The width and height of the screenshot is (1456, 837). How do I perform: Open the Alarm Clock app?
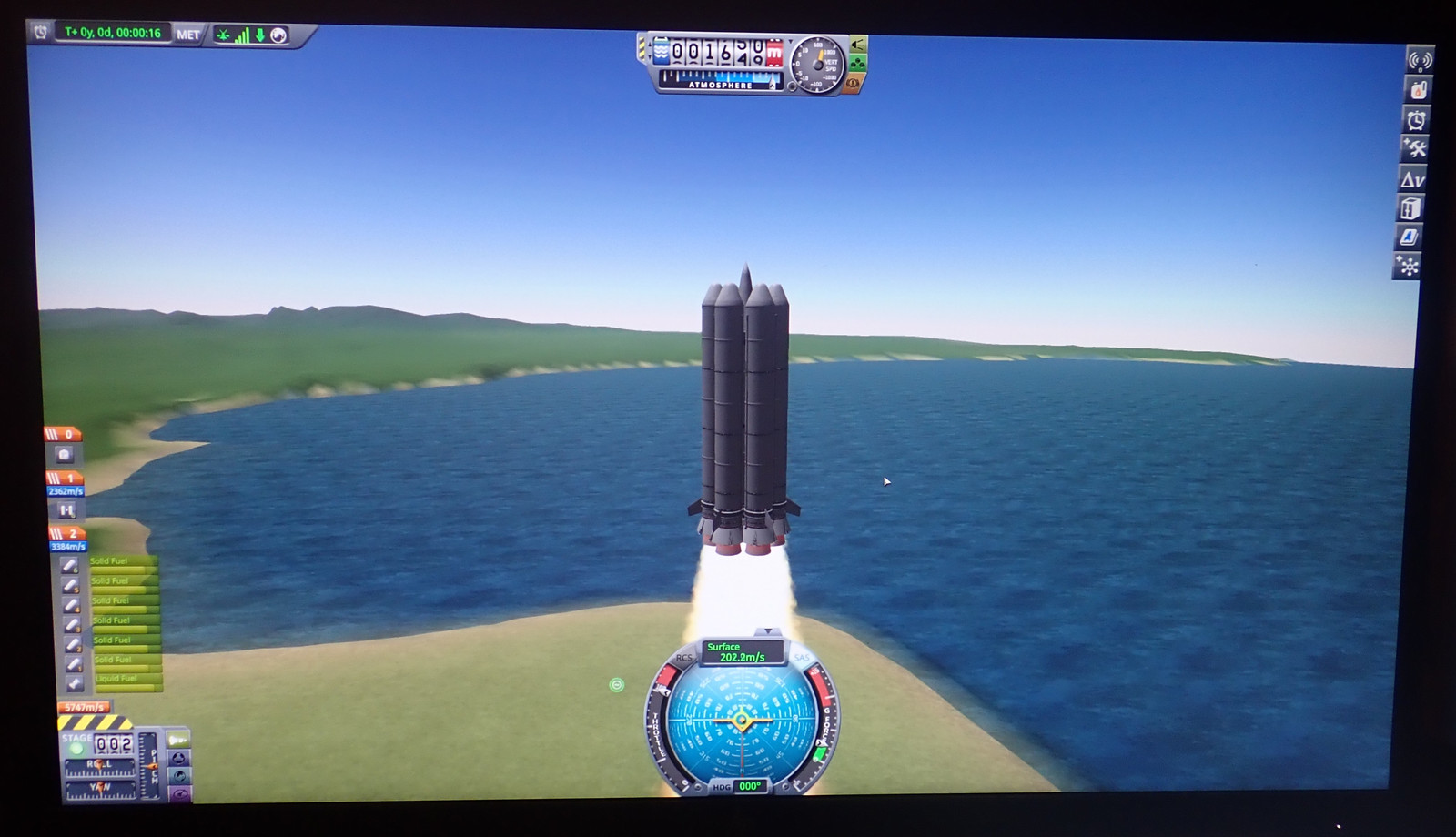coord(1416,120)
